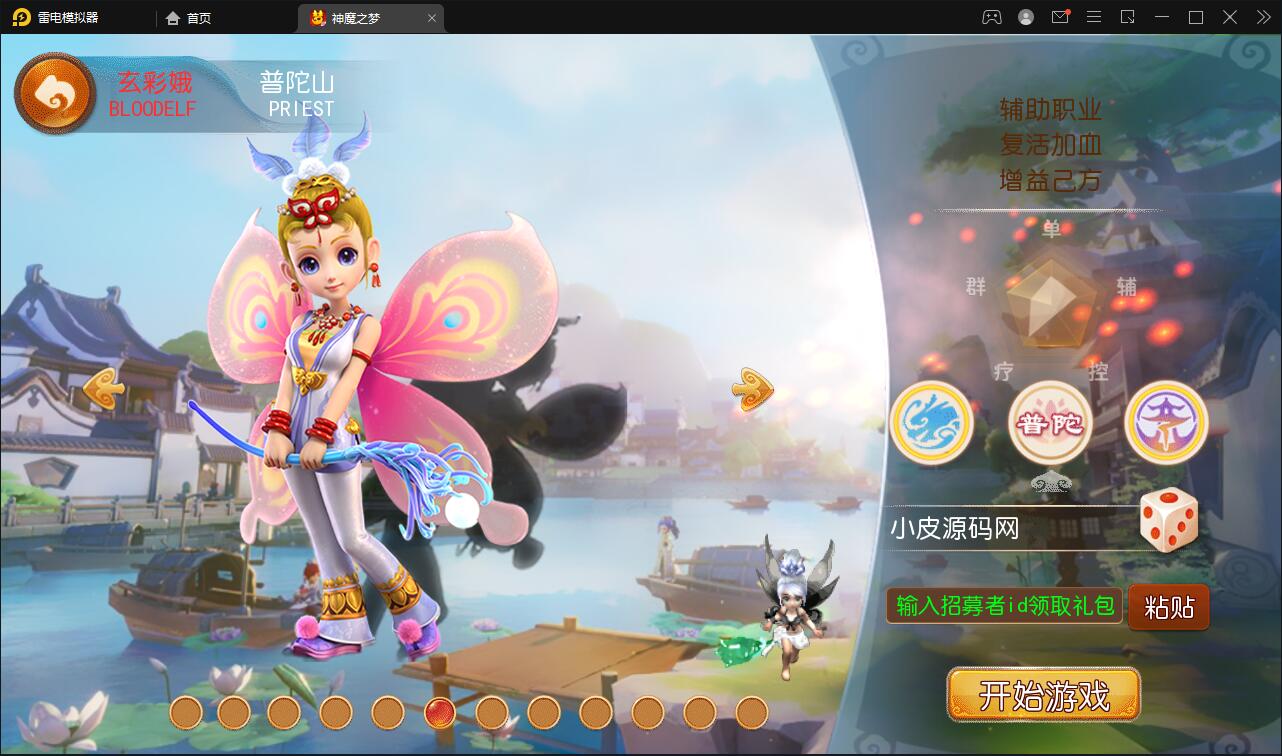The height and width of the screenshot is (756, 1282).
Task: Click the golden character emblem badge
Action: 55,92
